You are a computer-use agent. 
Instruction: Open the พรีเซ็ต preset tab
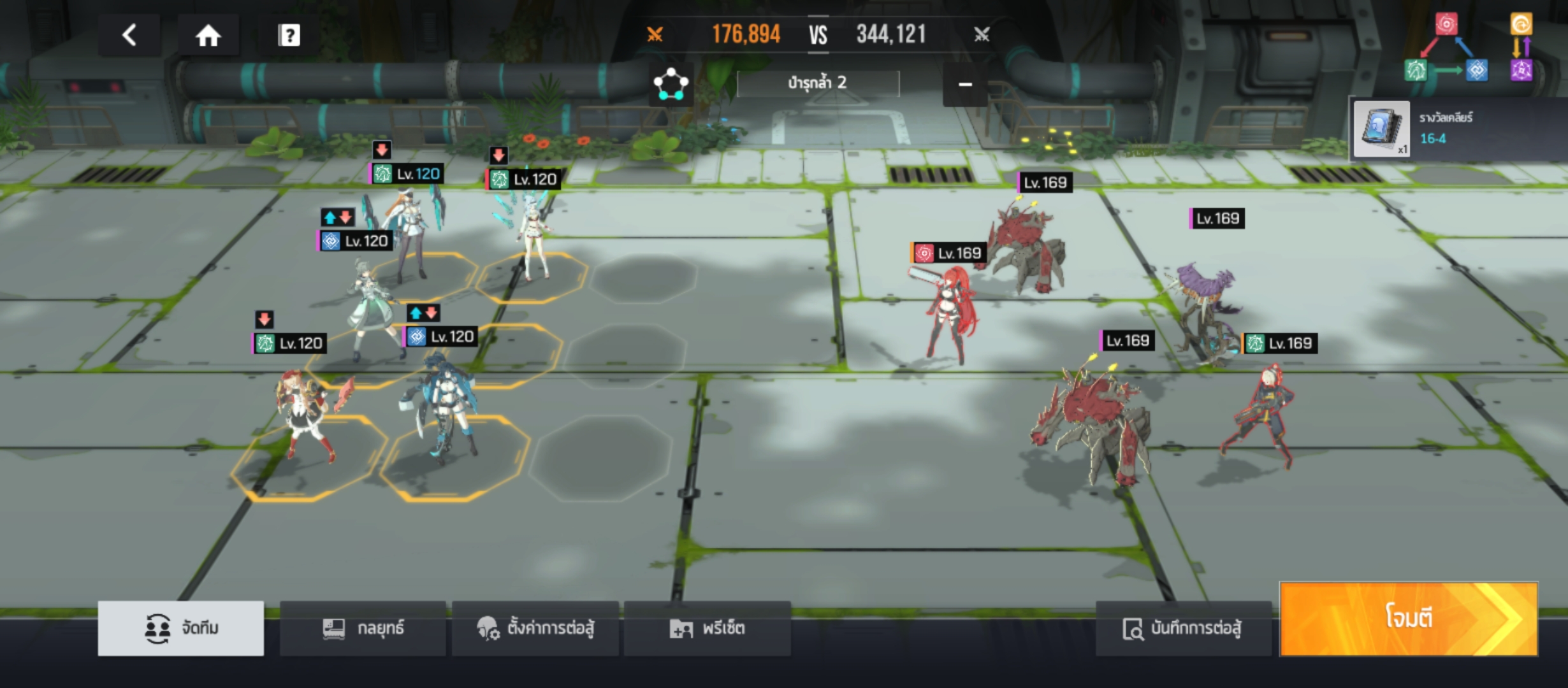[x=708, y=628]
